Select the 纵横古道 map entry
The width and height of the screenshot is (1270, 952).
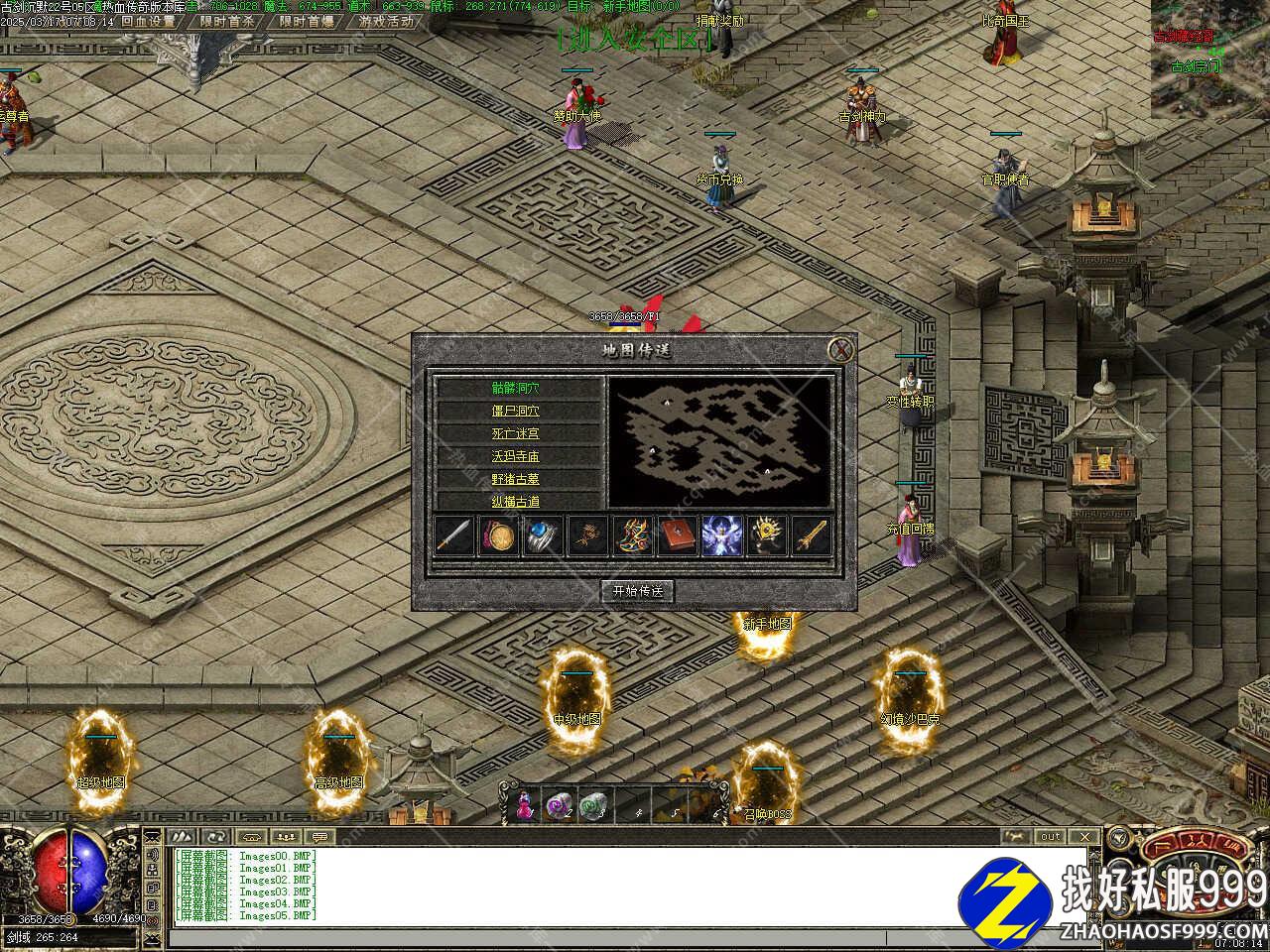point(517,501)
